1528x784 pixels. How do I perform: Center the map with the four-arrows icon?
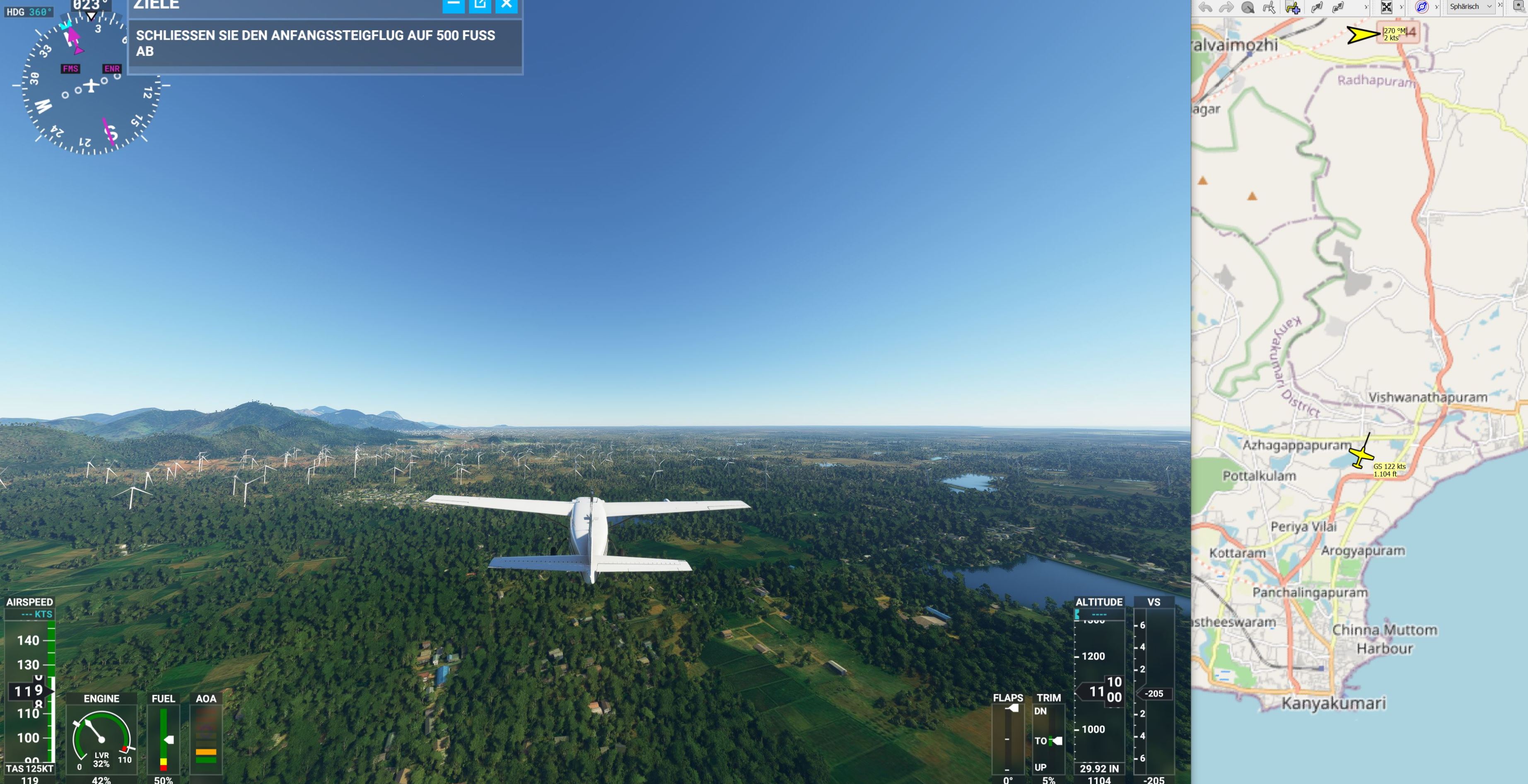coord(1386,7)
